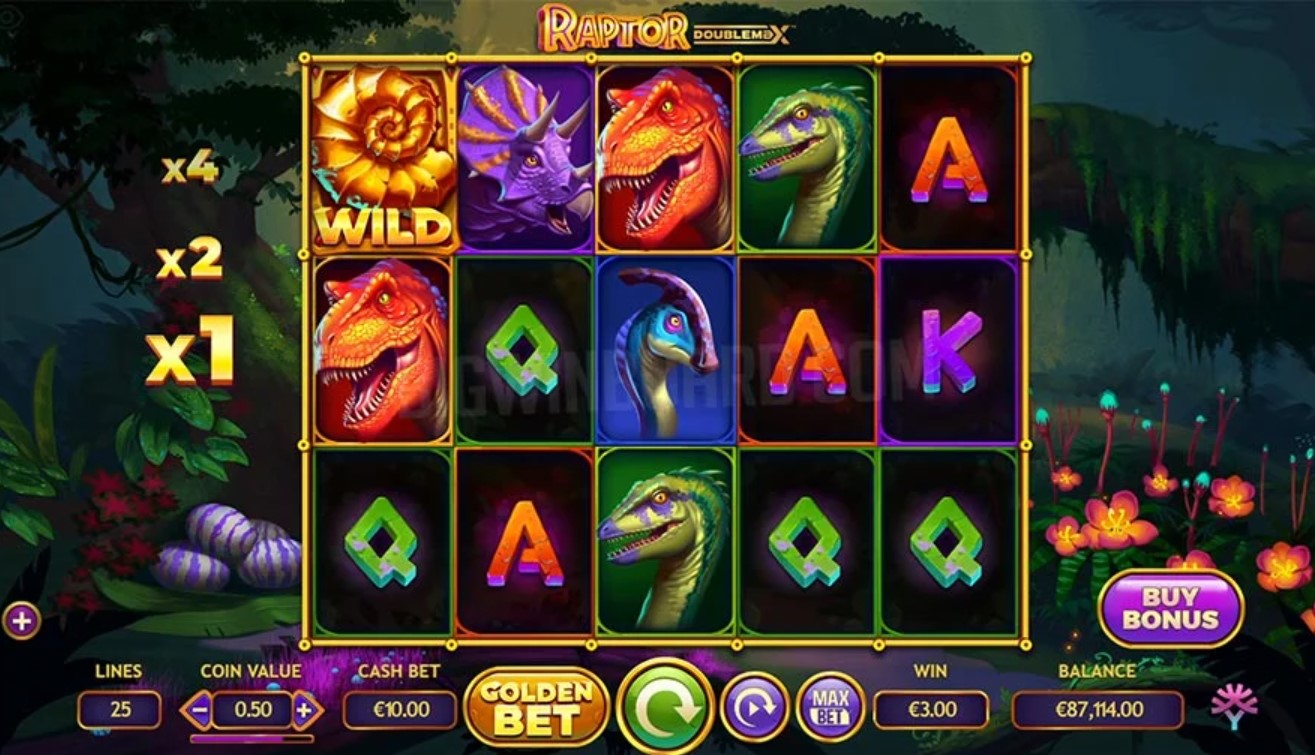
Task: Click the pink Yggdrasil logo icon
Action: tap(1234, 706)
